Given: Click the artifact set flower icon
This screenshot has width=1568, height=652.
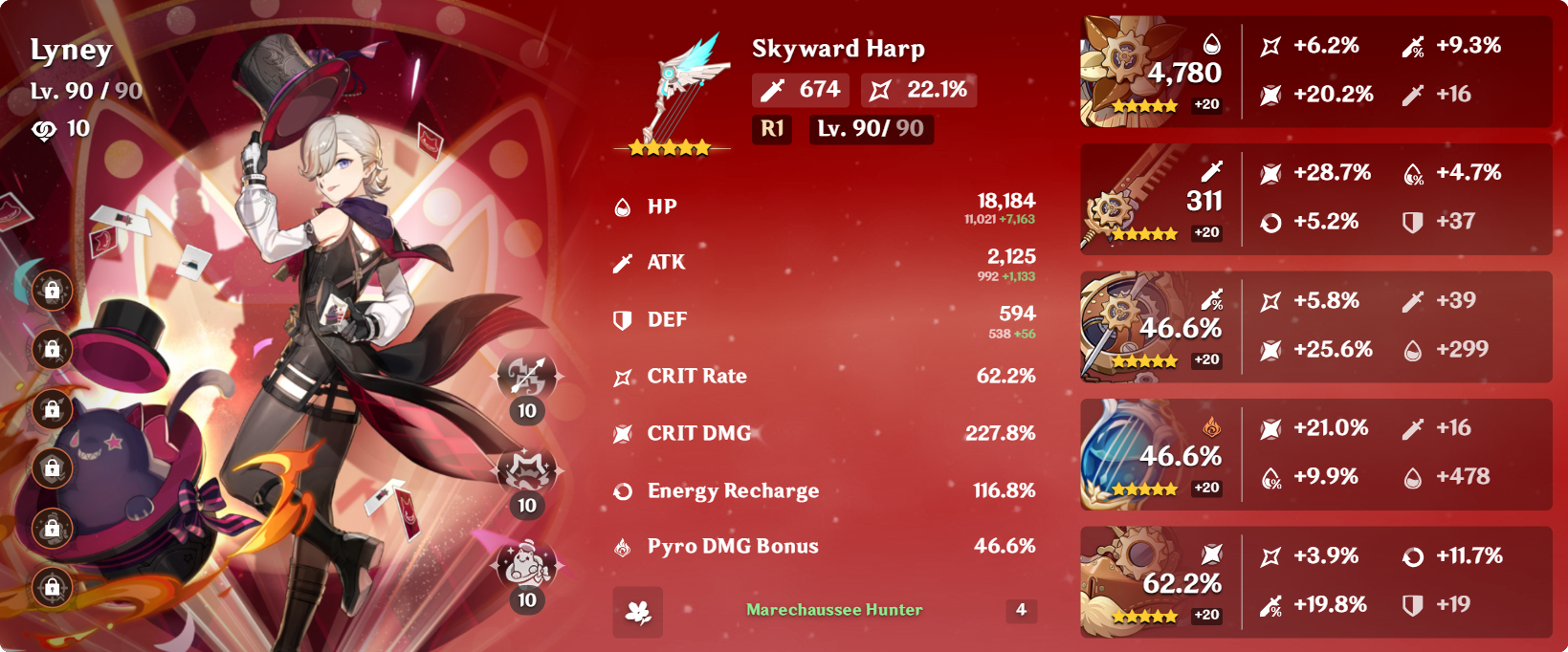Looking at the screenshot, I should coord(637,612).
